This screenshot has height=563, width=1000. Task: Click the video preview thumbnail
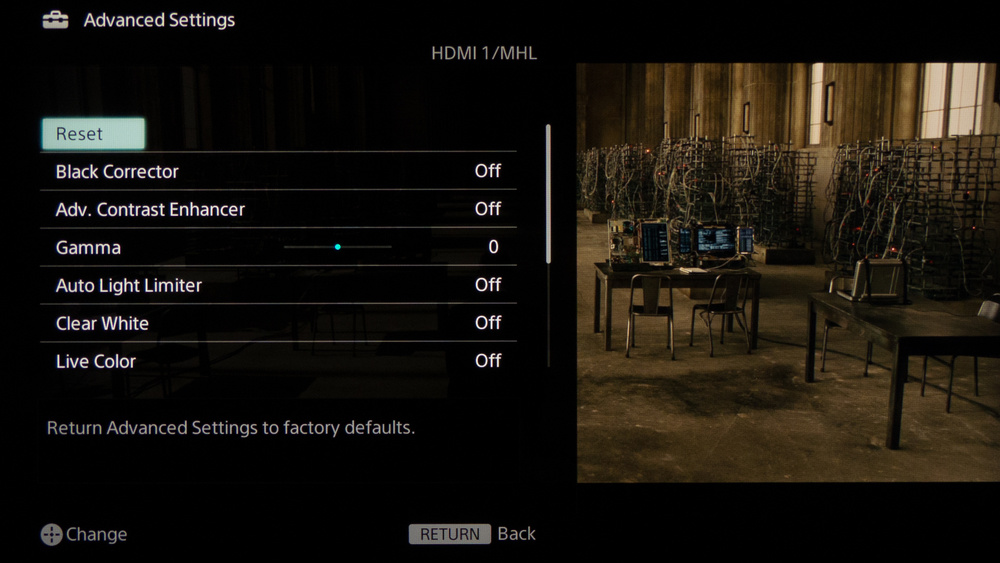[x=788, y=273]
